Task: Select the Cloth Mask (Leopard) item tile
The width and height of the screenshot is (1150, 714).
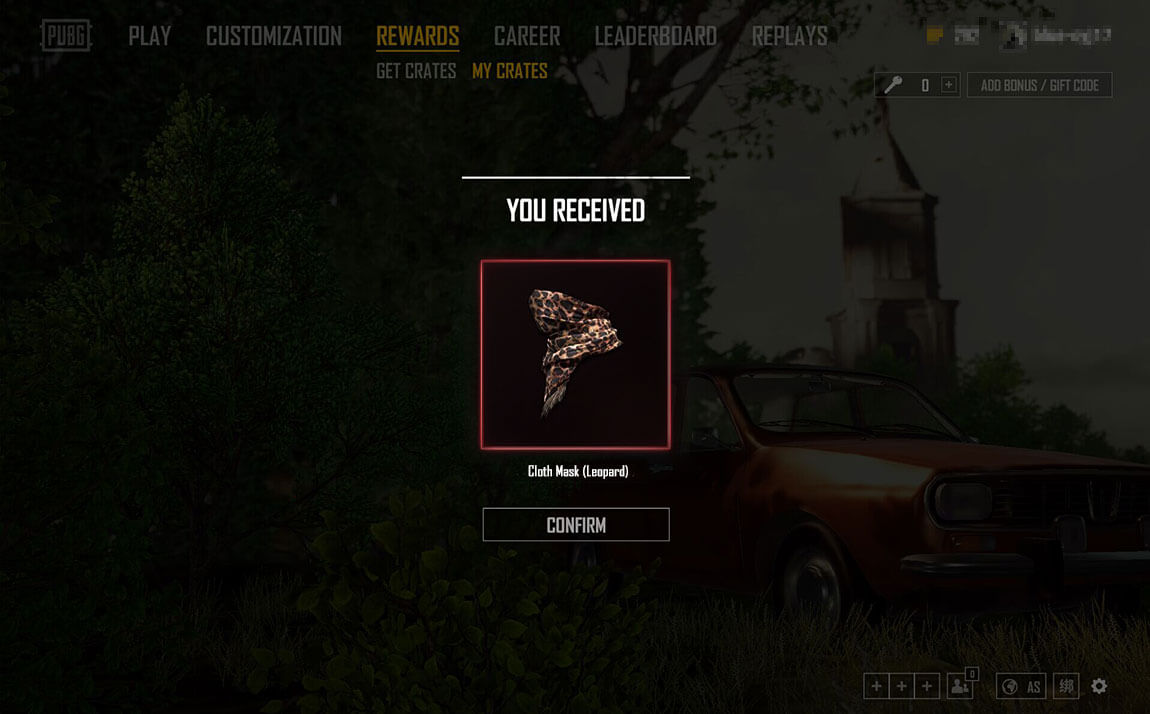Action: (x=575, y=354)
